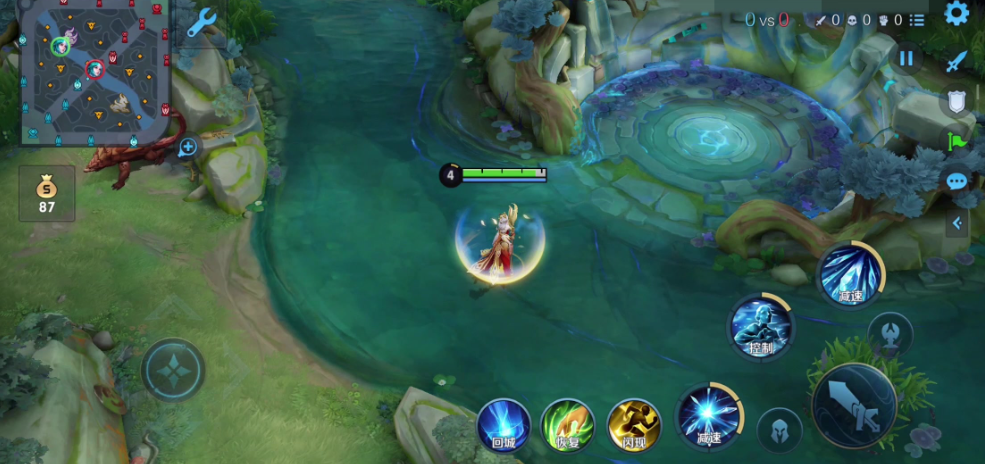Activate the 回城 recall ability
The height and width of the screenshot is (464, 985).
(x=502, y=424)
